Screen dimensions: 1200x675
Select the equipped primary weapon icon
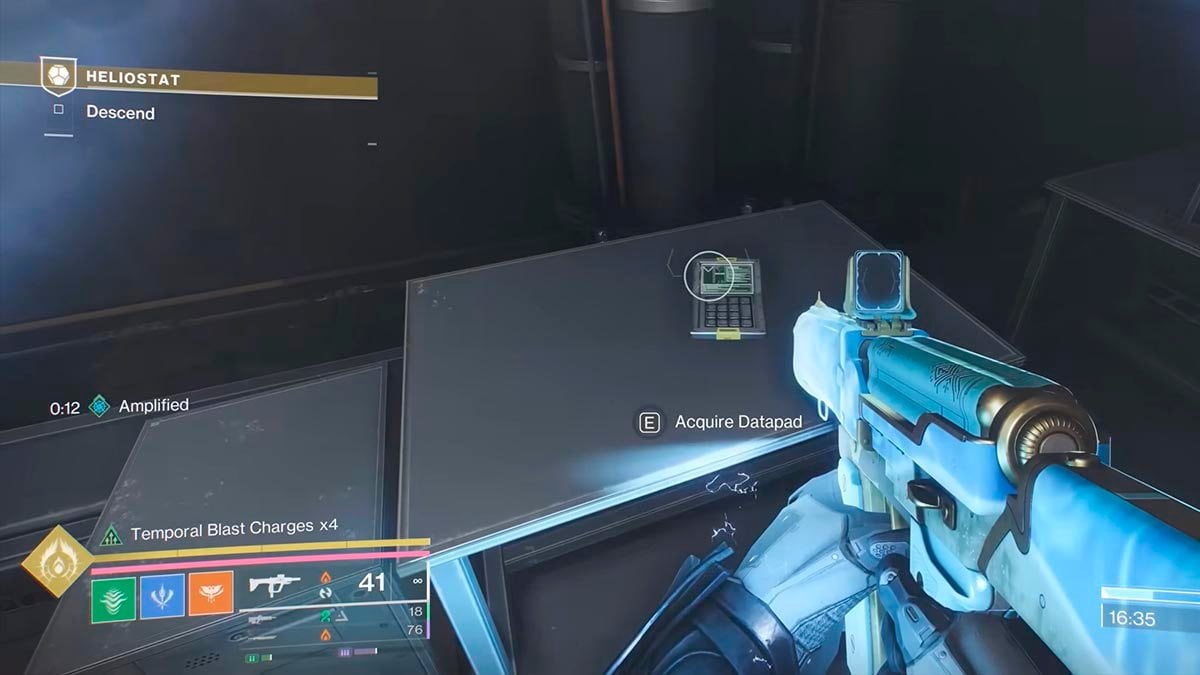(x=273, y=585)
